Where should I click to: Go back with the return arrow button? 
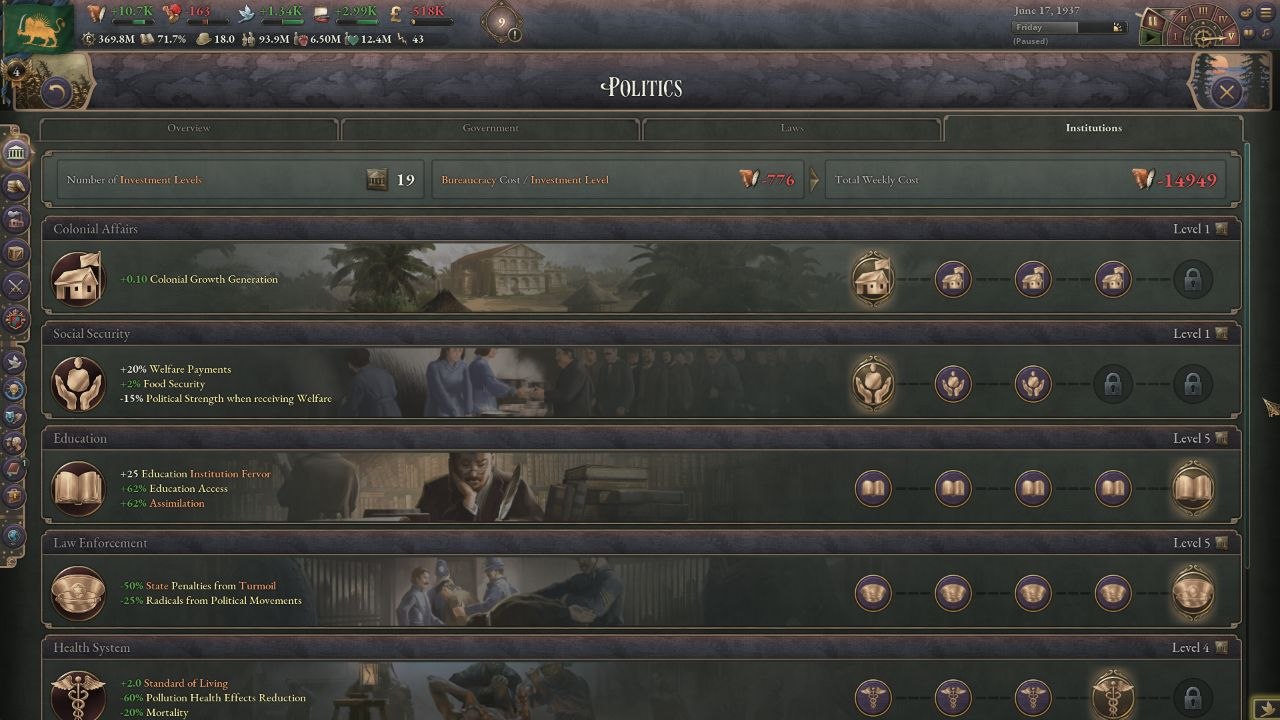56,93
